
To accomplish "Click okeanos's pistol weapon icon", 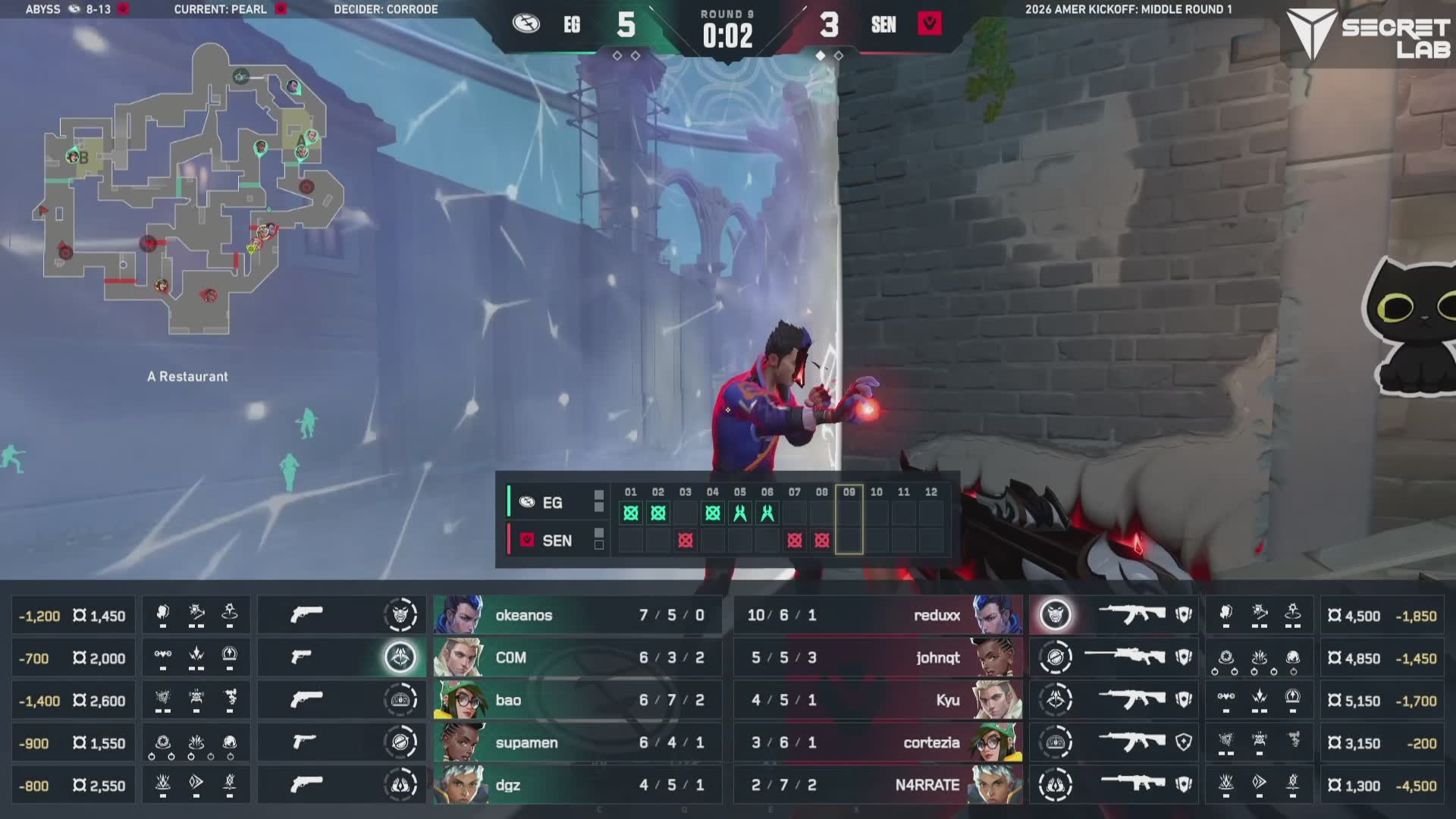I will pos(306,615).
